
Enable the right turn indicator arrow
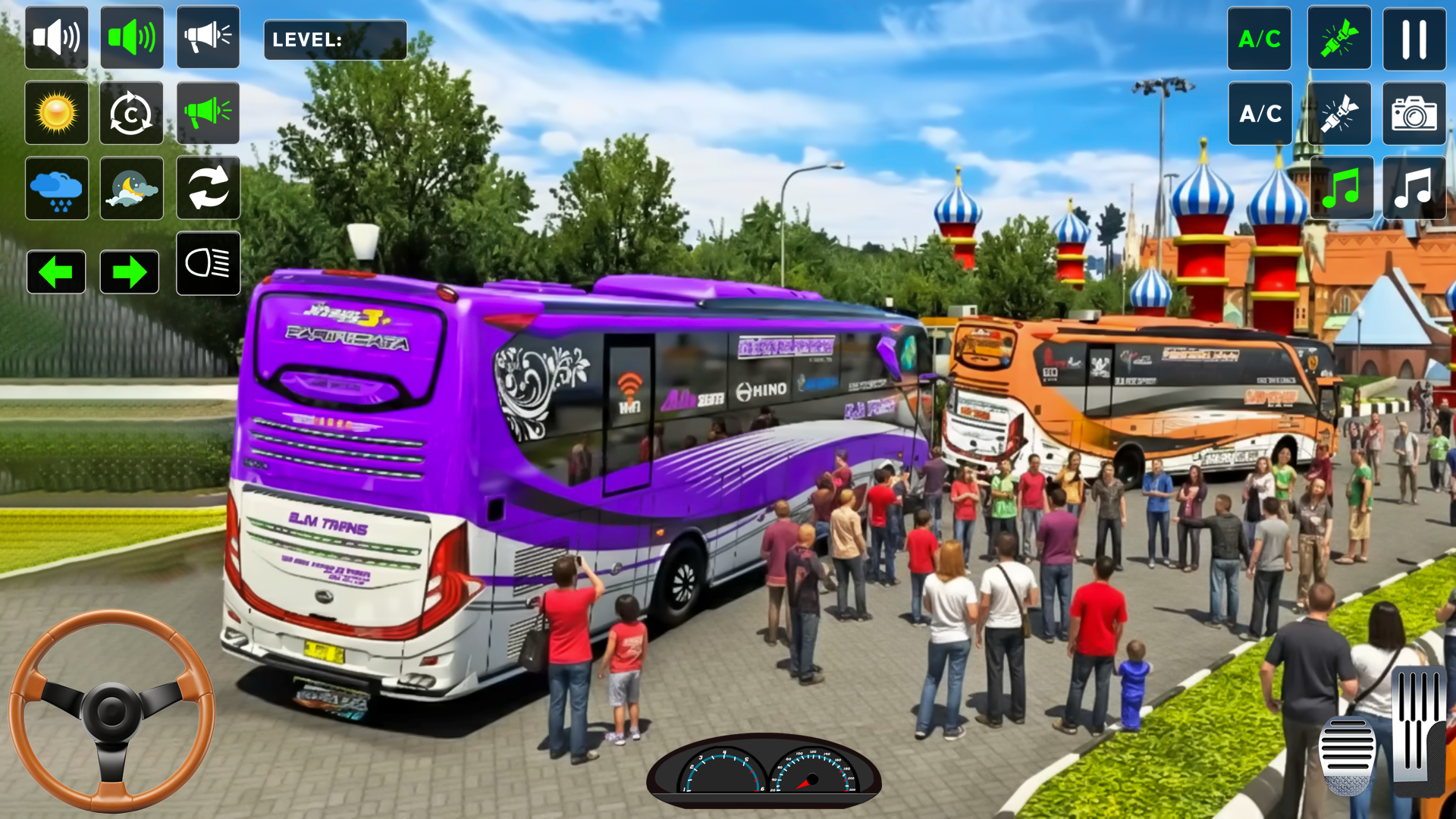[x=131, y=271]
